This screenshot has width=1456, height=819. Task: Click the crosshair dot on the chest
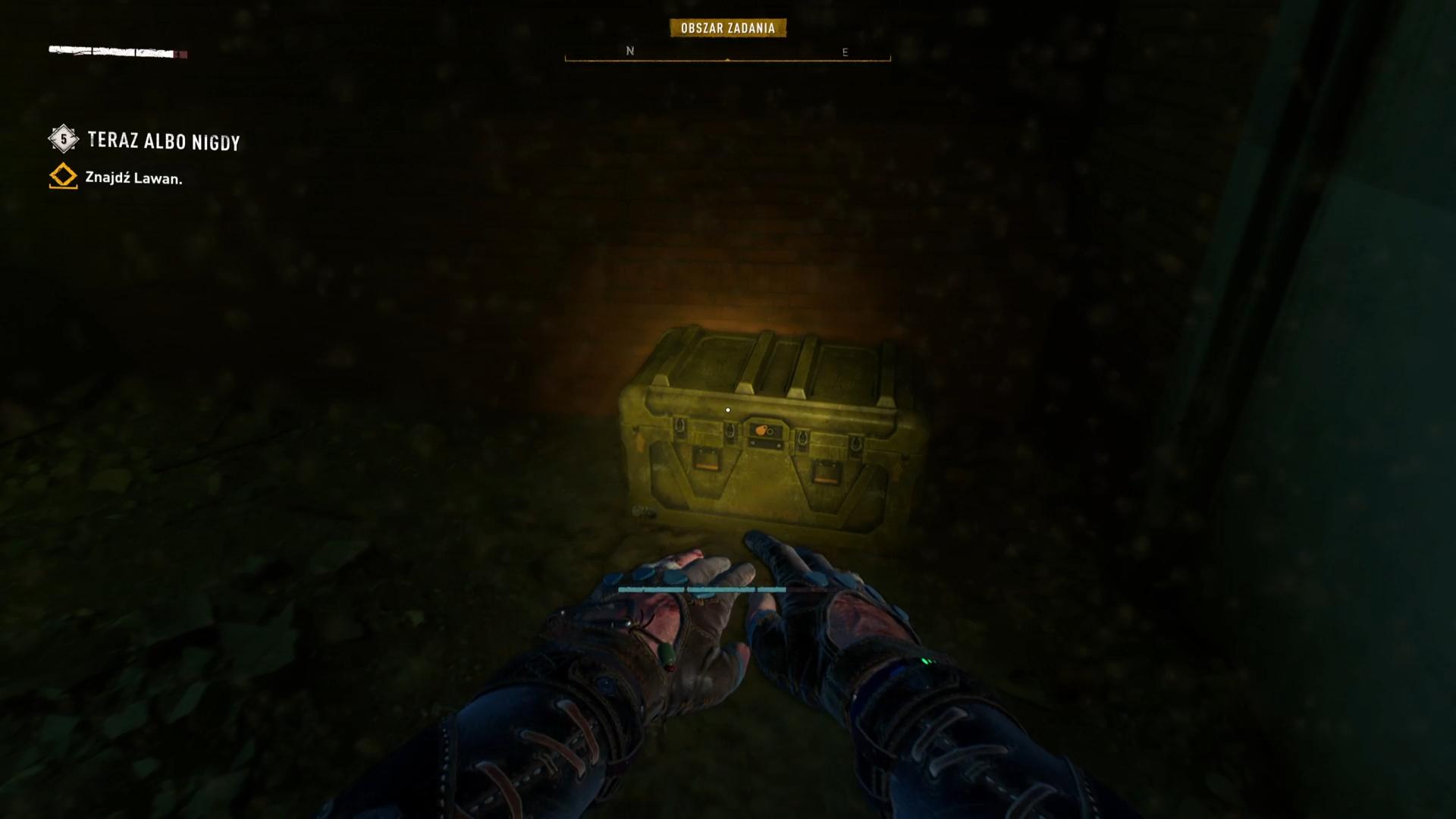click(728, 409)
